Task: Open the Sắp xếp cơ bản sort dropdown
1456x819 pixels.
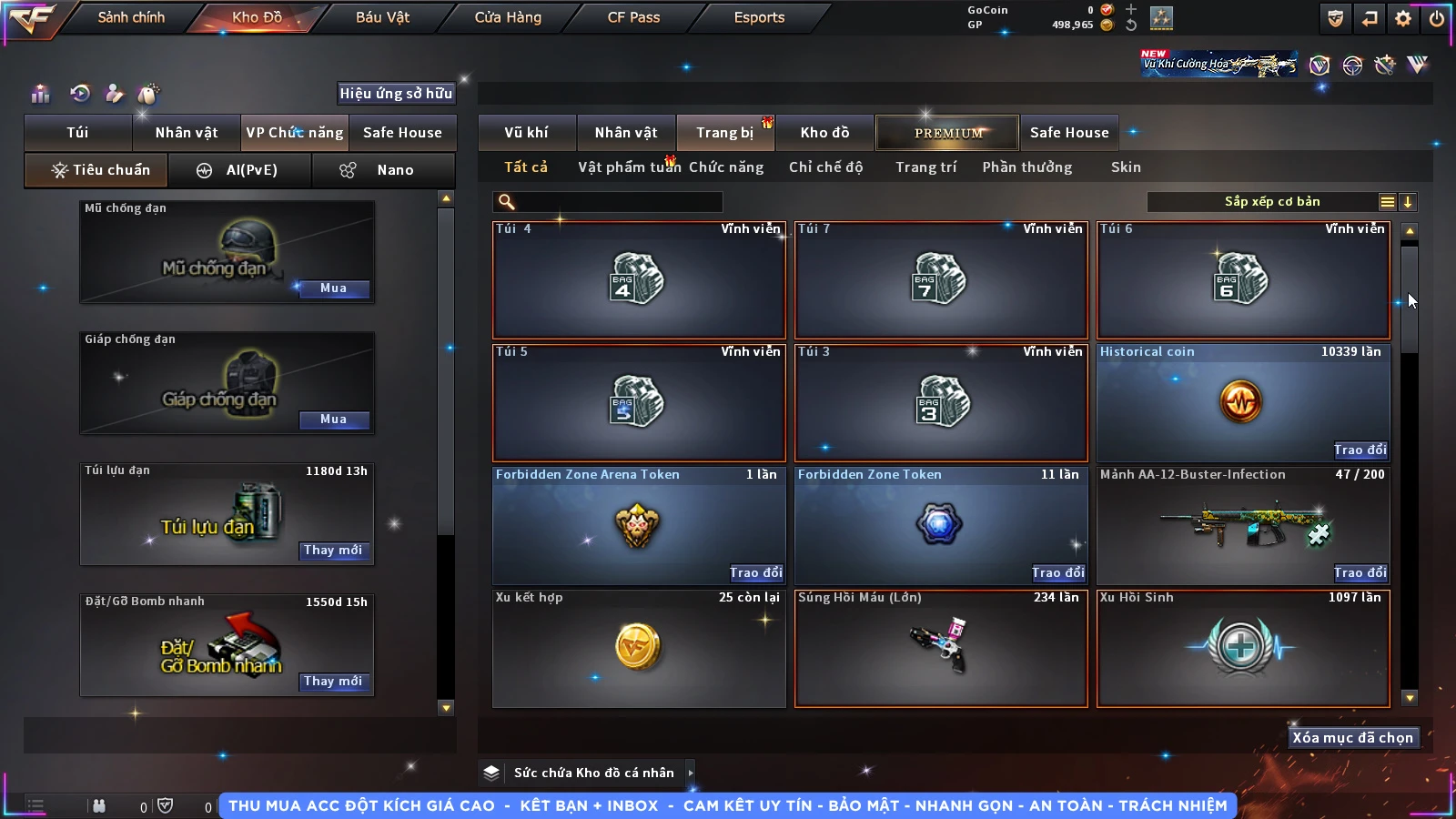Action: tap(1271, 202)
